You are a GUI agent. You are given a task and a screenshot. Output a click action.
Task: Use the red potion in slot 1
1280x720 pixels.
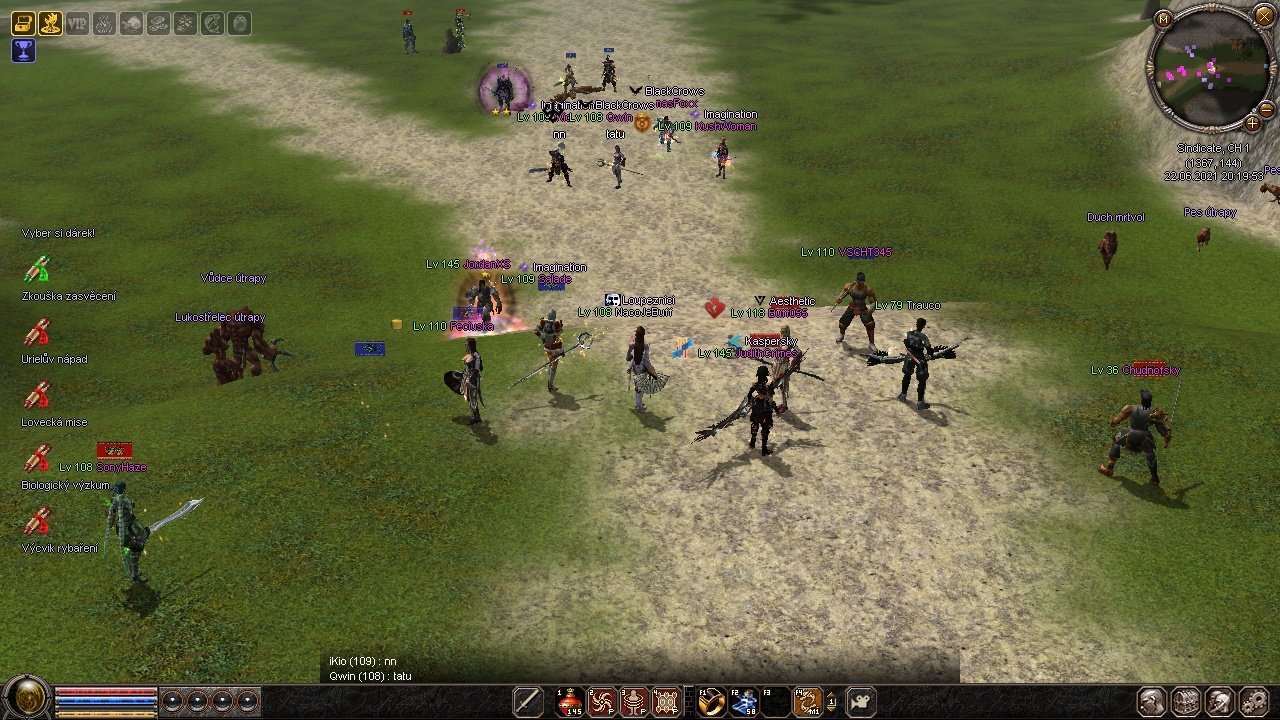(570, 702)
